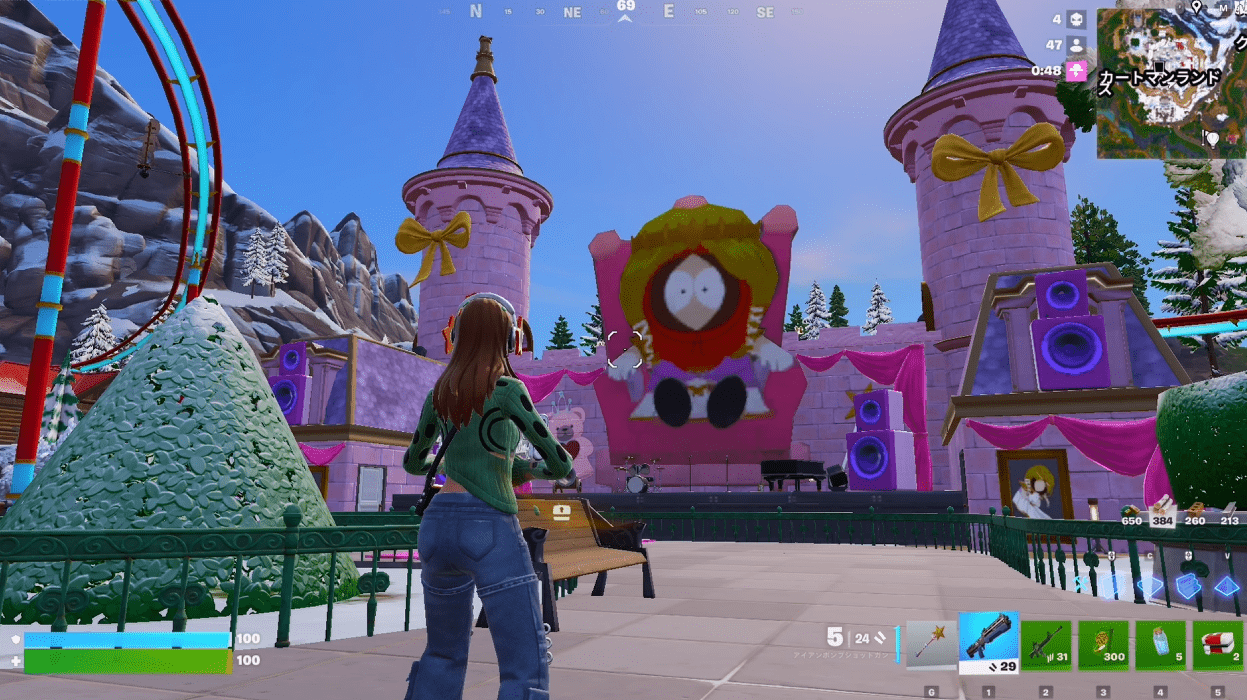Select the blue jar consumable slot

pos(1160,645)
